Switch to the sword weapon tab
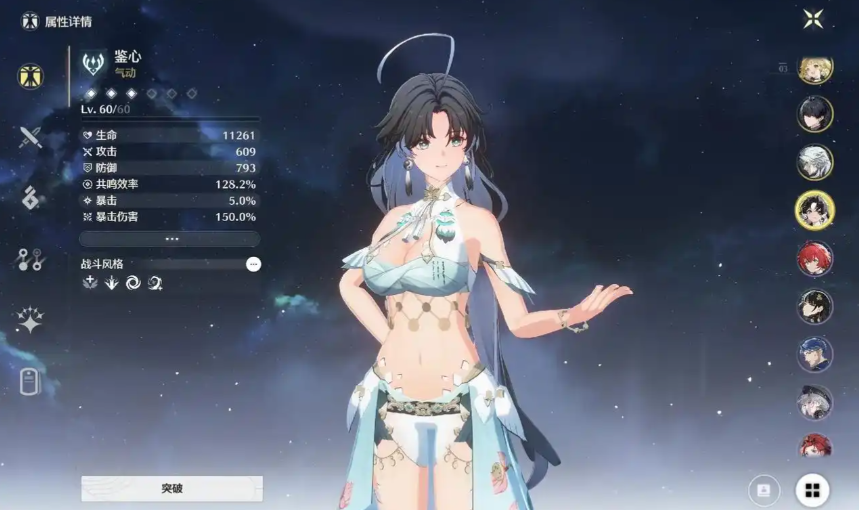Viewport: 859px width, 510px height. [30, 137]
